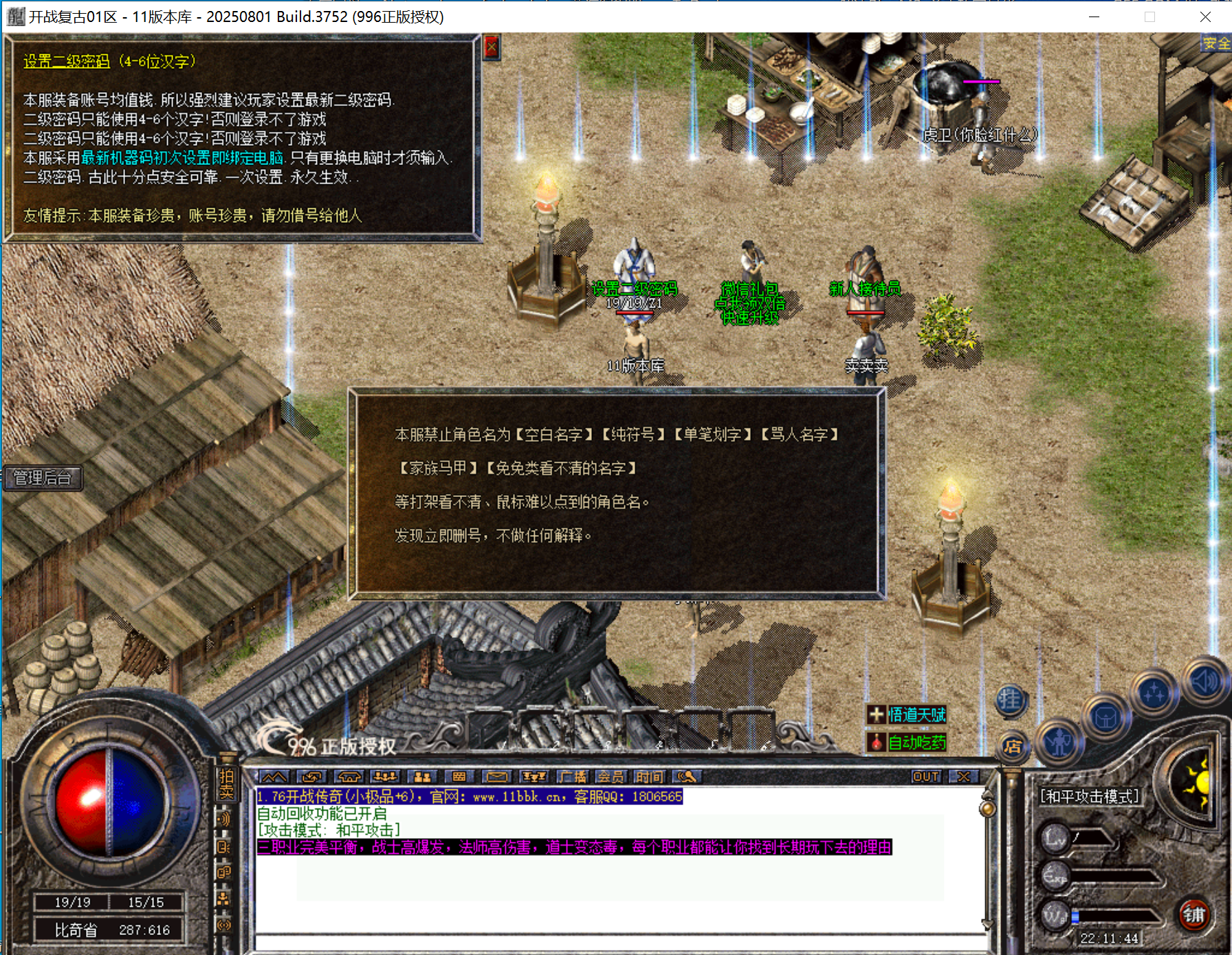Viewport: 1232px width, 955px height.
Task: Click the 广播 broadcast button
Action: click(x=572, y=777)
